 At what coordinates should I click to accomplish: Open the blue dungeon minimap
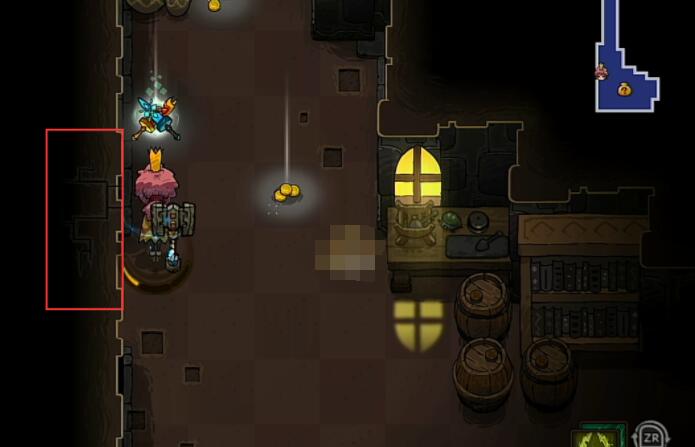tap(624, 60)
